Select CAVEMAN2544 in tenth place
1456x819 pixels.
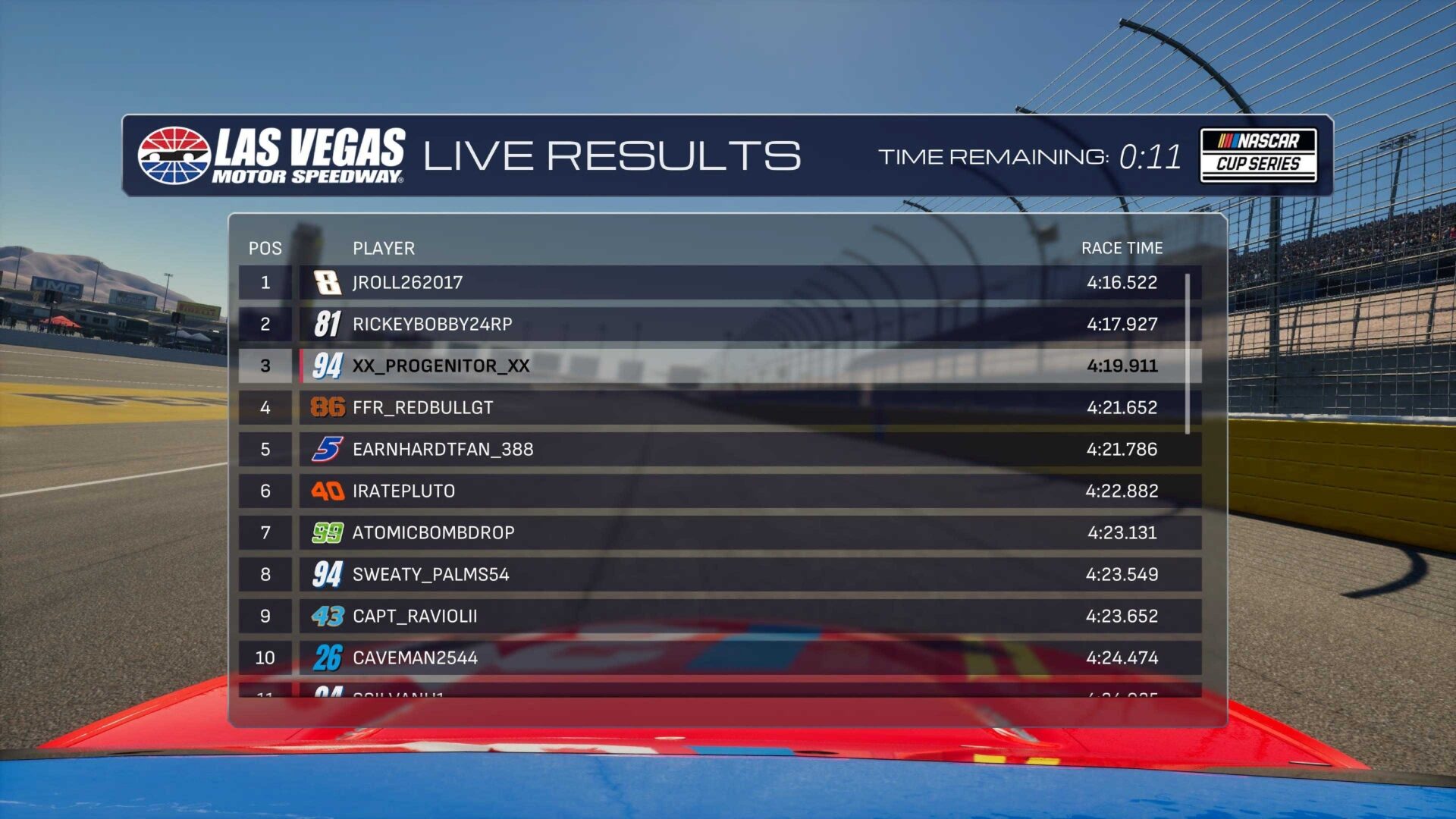(719, 658)
